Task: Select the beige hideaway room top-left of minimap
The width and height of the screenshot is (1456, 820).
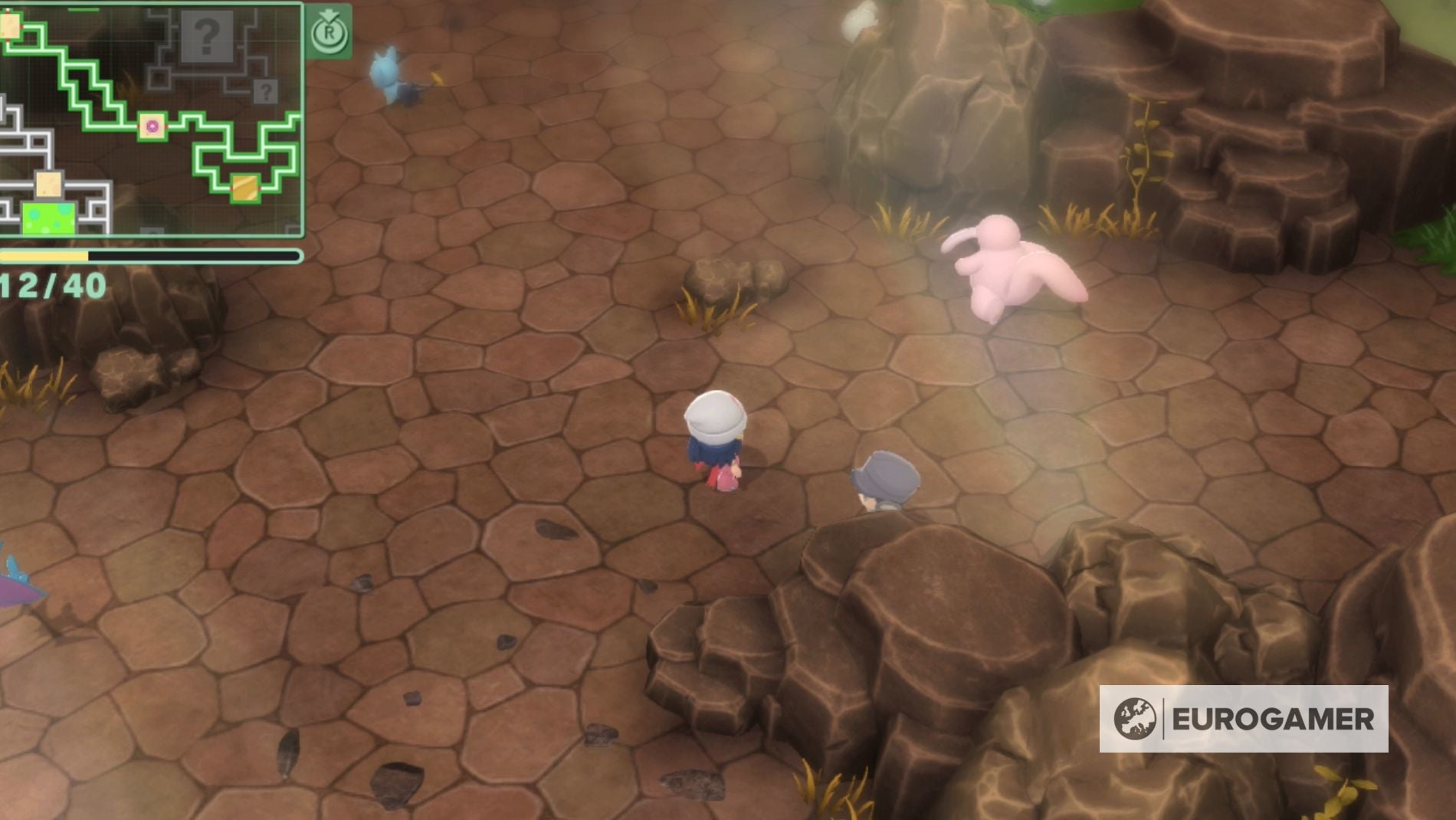Action: click(9, 25)
